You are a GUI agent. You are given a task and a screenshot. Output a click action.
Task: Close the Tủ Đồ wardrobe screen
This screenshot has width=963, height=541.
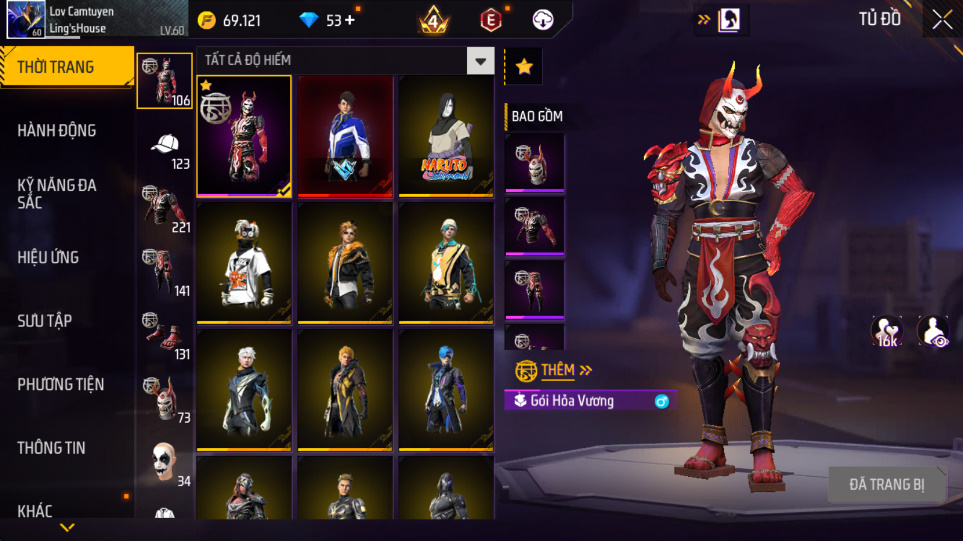click(942, 19)
